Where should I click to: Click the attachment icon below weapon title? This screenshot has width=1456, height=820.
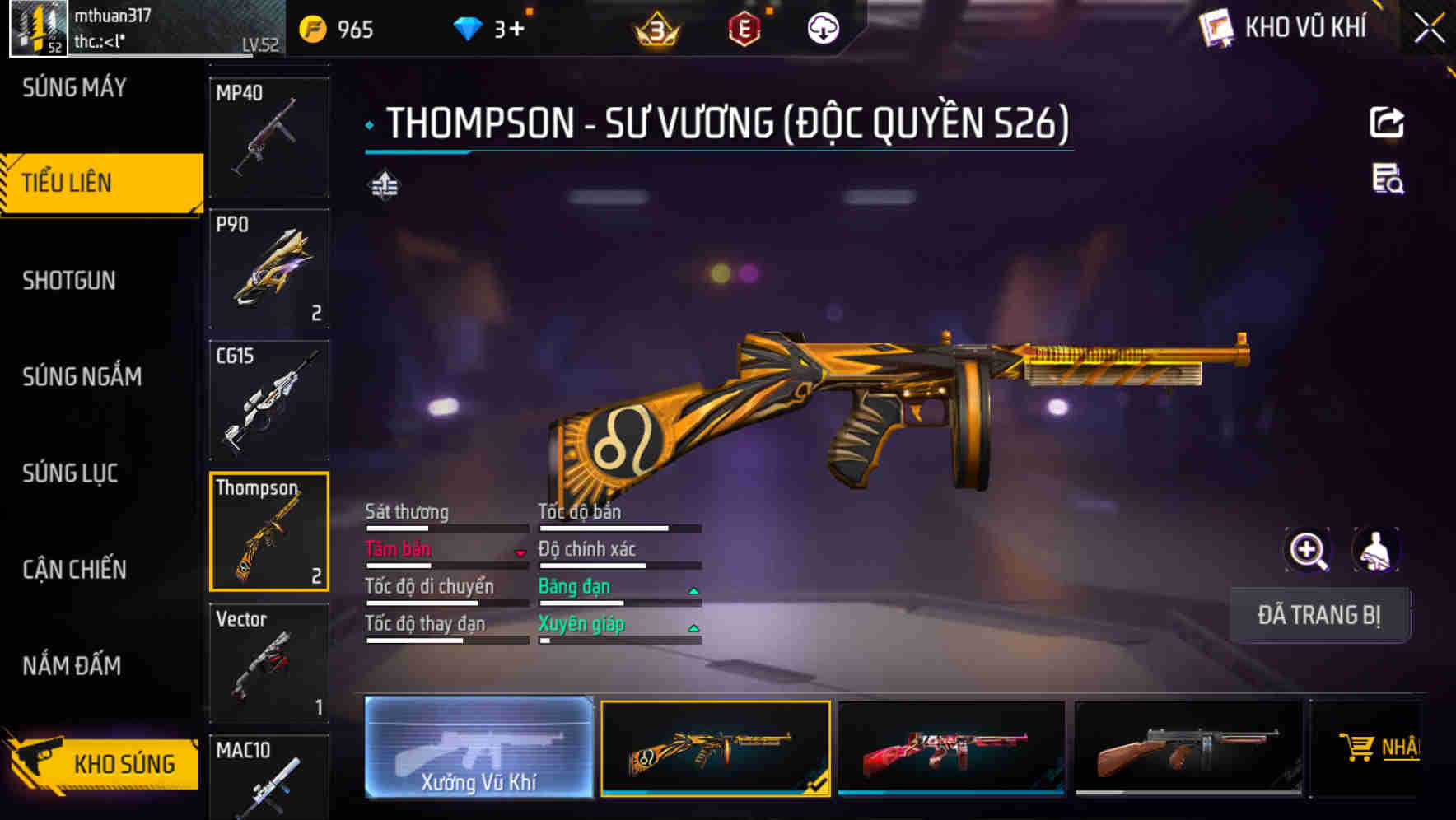(x=384, y=185)
